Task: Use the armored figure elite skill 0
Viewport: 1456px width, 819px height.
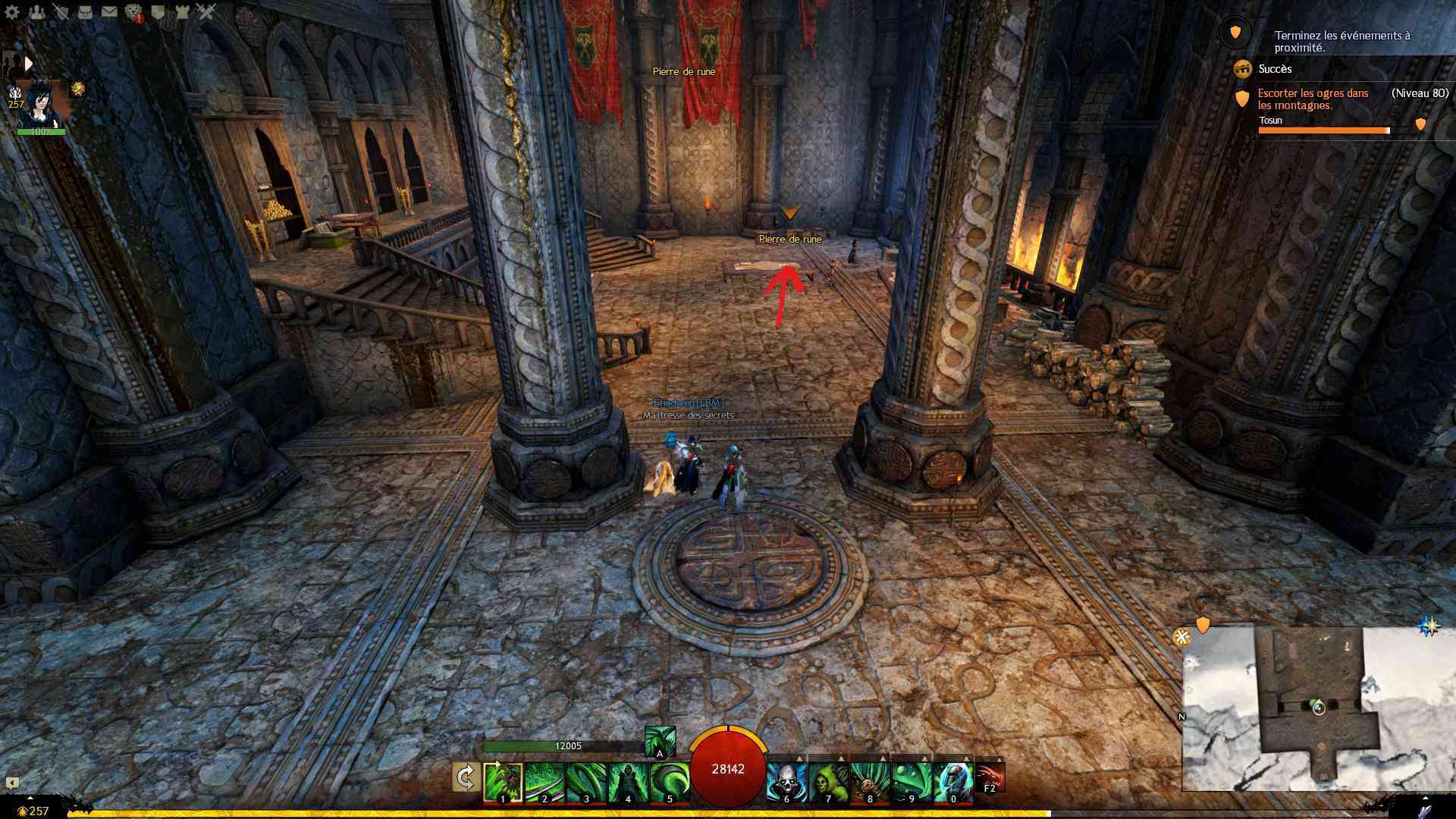Action: (x=953, y=783)
